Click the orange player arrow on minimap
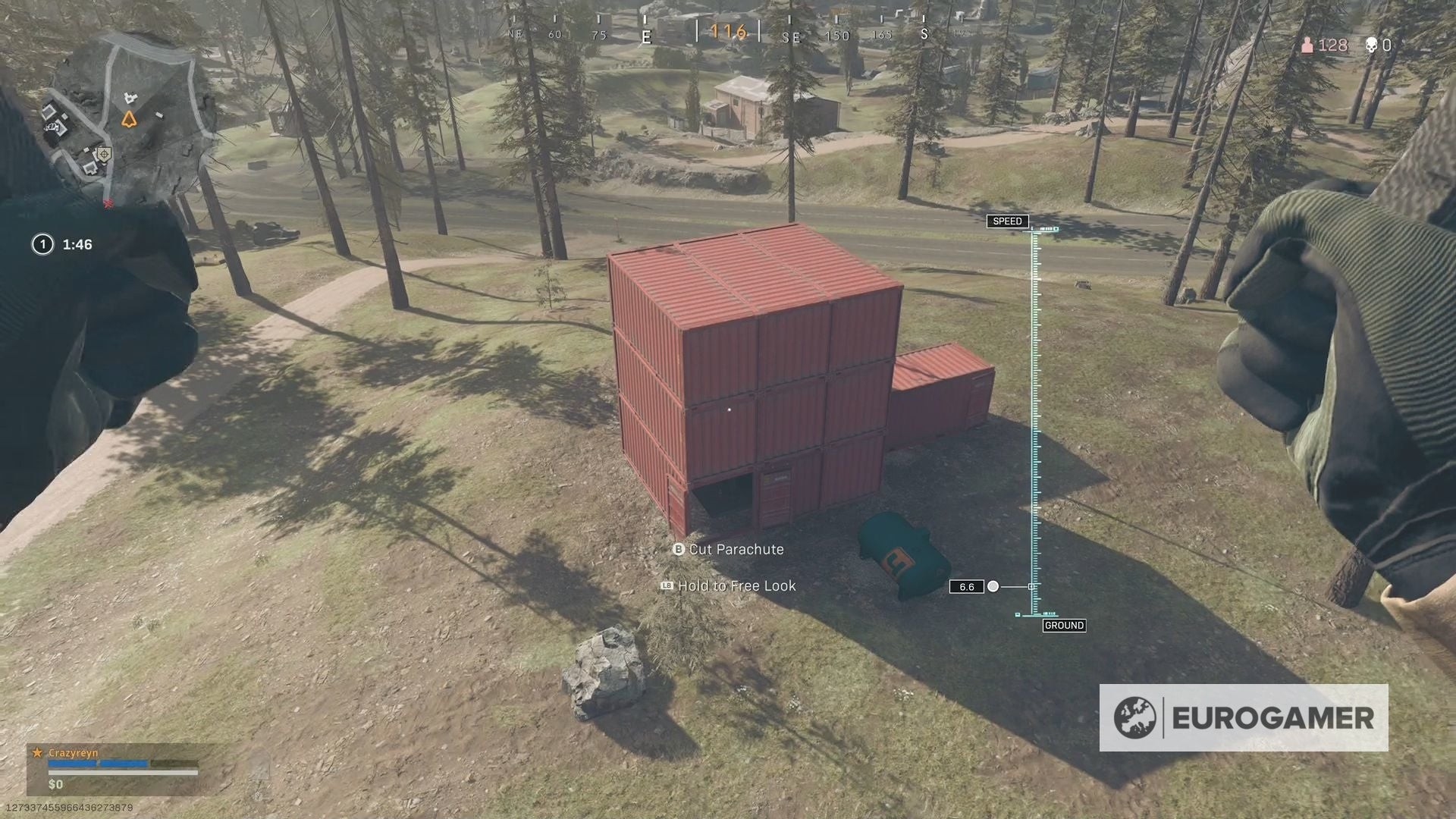Image resolution: width=1456 pixels, height=819 pixels. coord(129,119)
